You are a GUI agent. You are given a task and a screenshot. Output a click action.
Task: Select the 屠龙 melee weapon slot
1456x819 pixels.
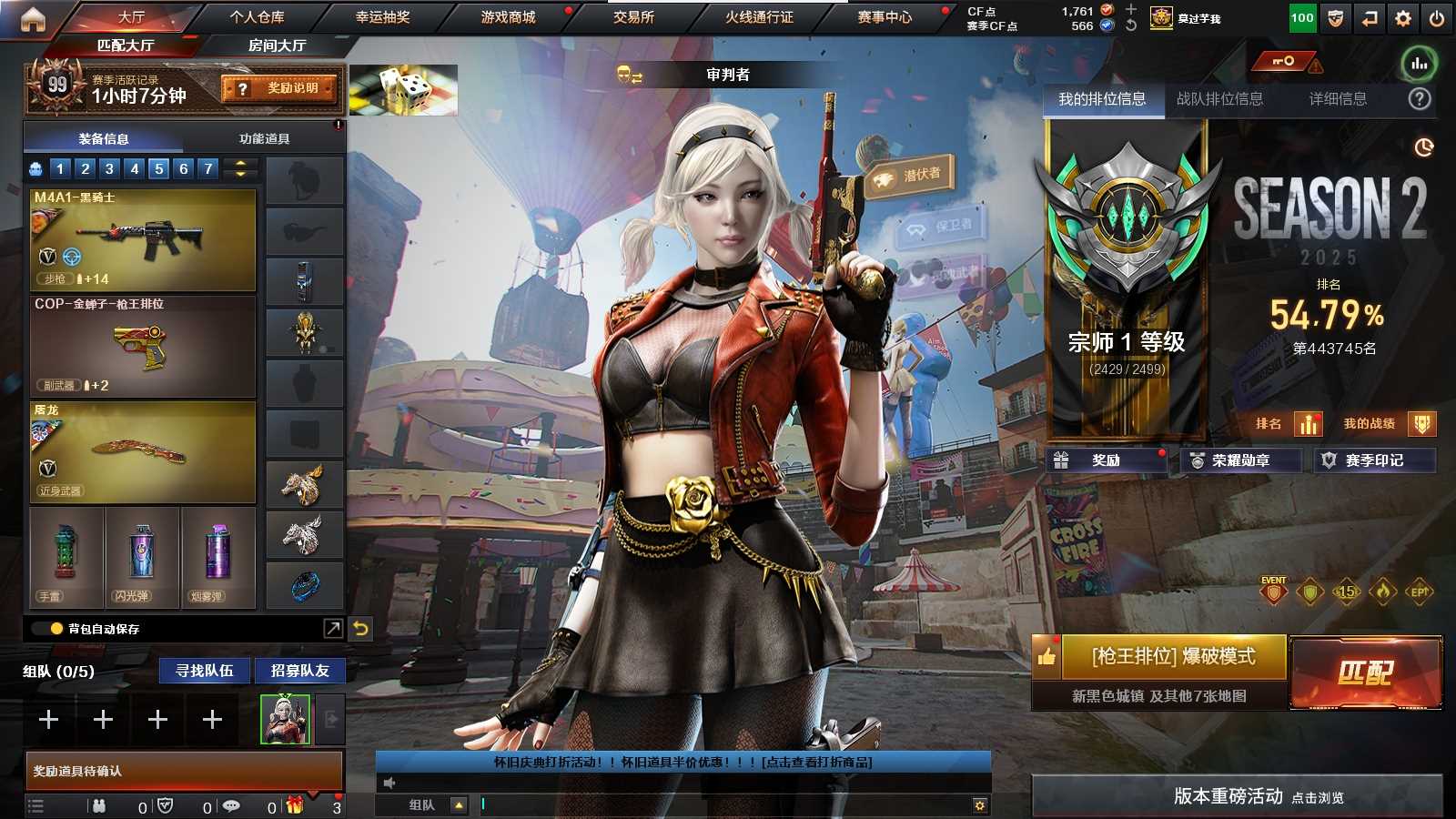[x=143, y=452]
